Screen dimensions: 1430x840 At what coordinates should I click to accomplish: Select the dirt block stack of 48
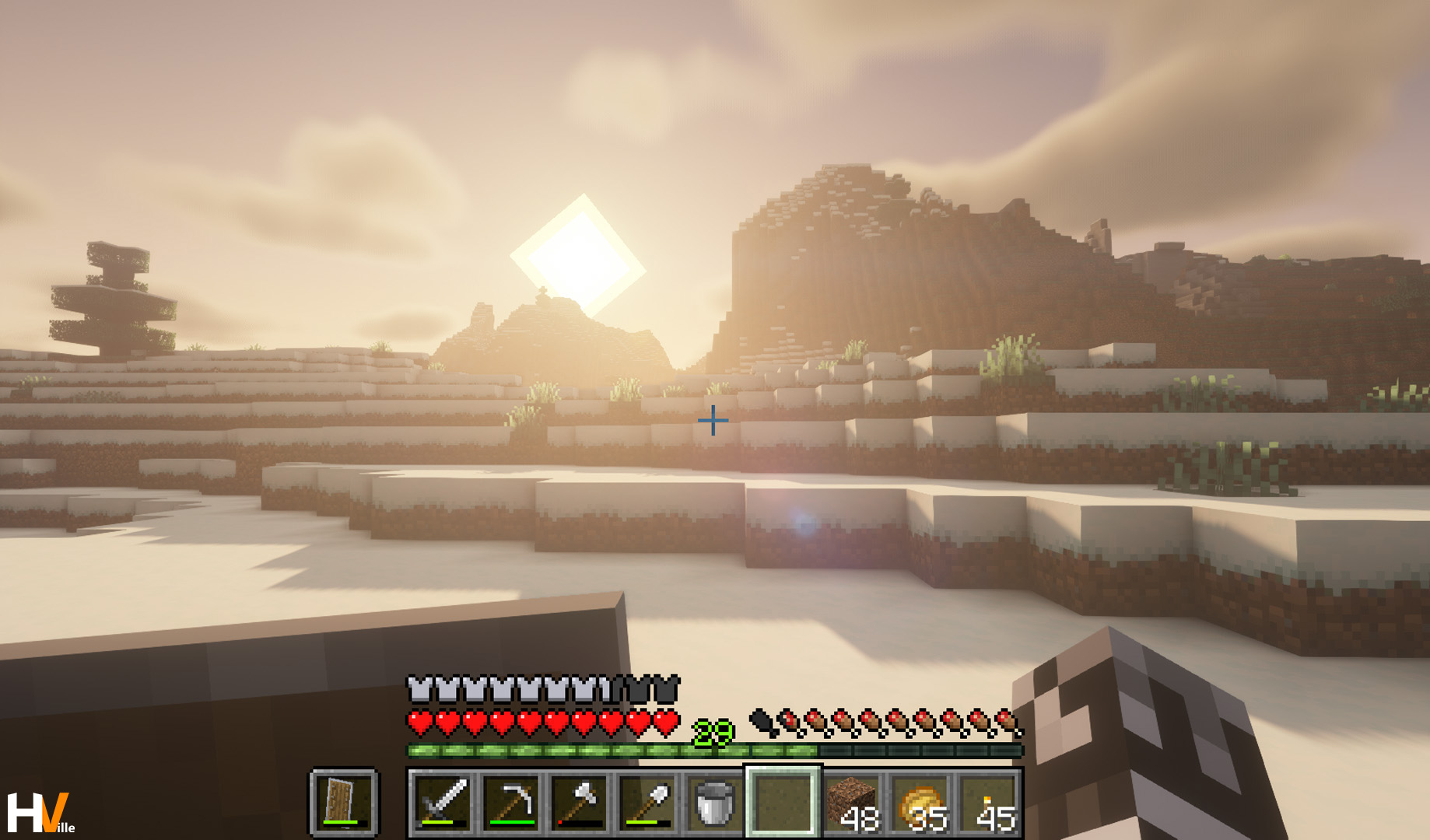tap(852, 803)
